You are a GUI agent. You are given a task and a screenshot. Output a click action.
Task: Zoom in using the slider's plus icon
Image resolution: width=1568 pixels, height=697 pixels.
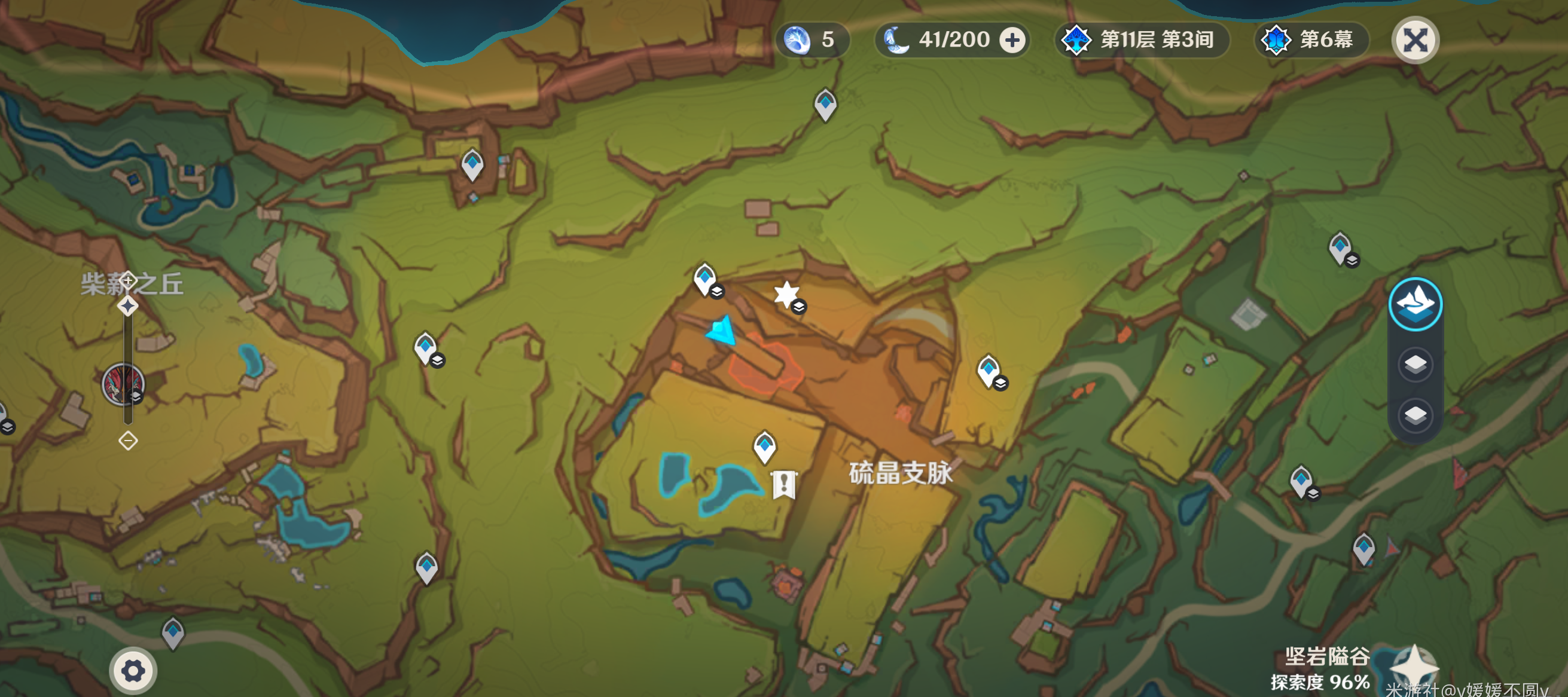click(128, 280)
